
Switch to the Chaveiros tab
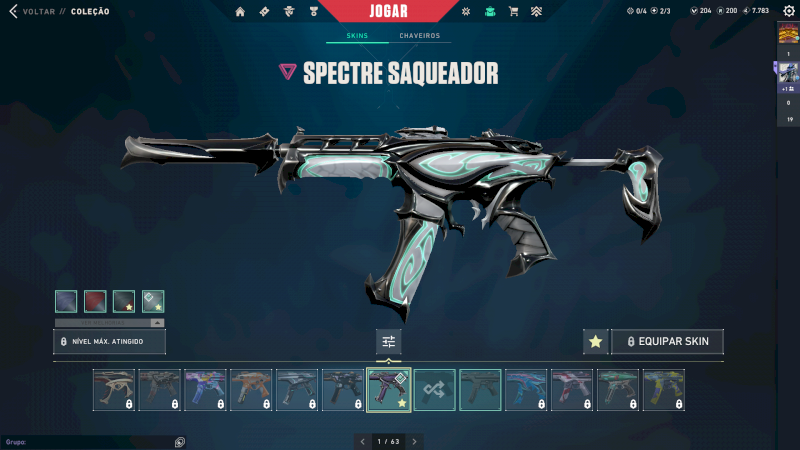pos(419,36)
